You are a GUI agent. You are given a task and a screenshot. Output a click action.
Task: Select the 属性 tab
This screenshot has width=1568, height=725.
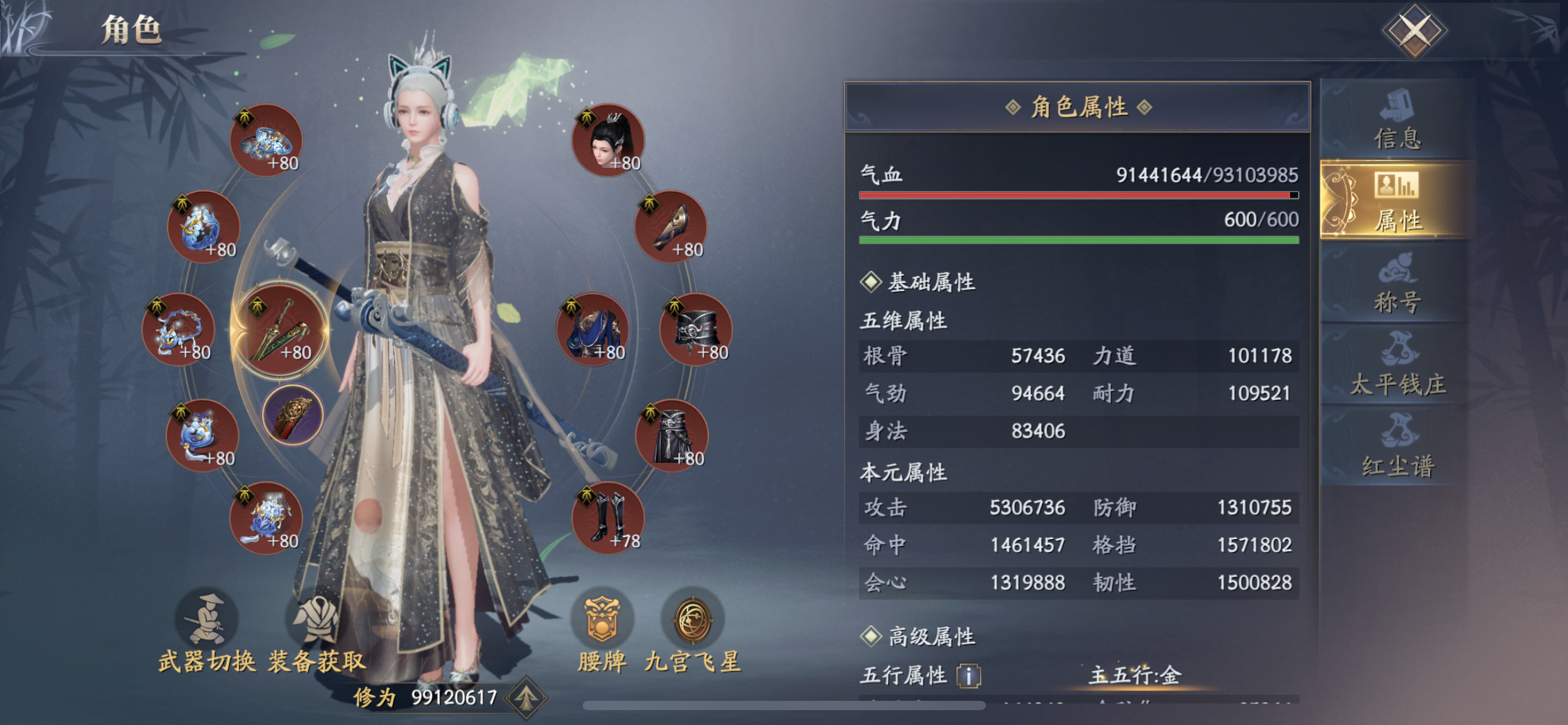pyautogui.click(x=1397, y=200)
